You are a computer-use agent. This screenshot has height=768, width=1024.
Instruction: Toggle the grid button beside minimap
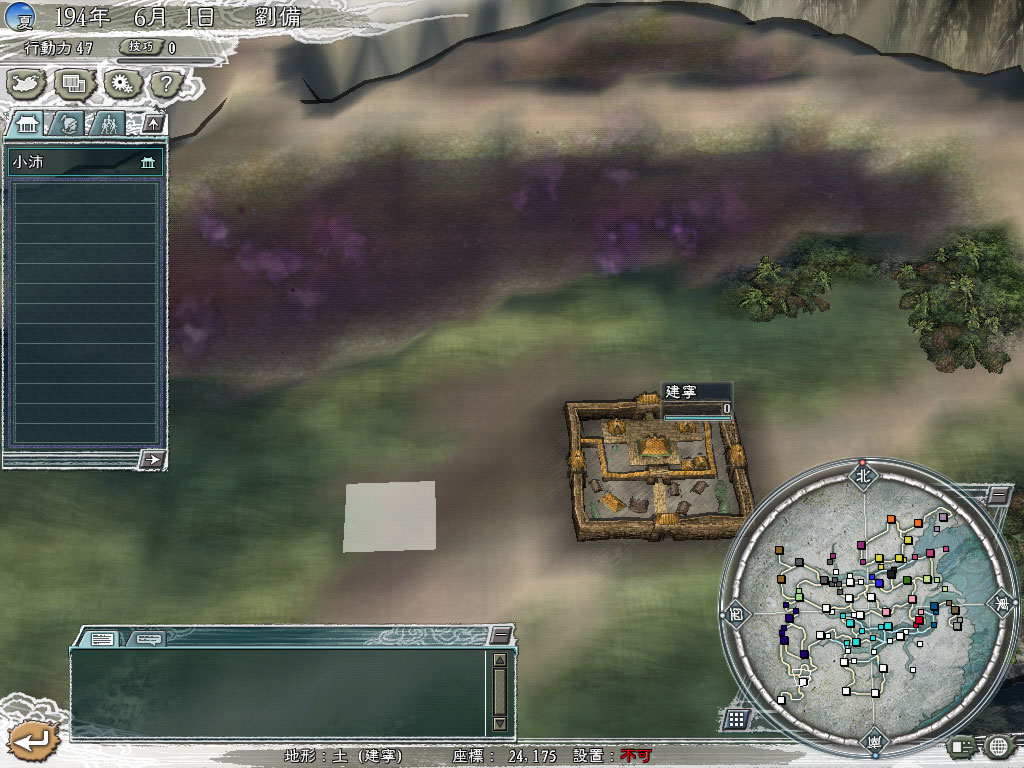coord(736,718)
